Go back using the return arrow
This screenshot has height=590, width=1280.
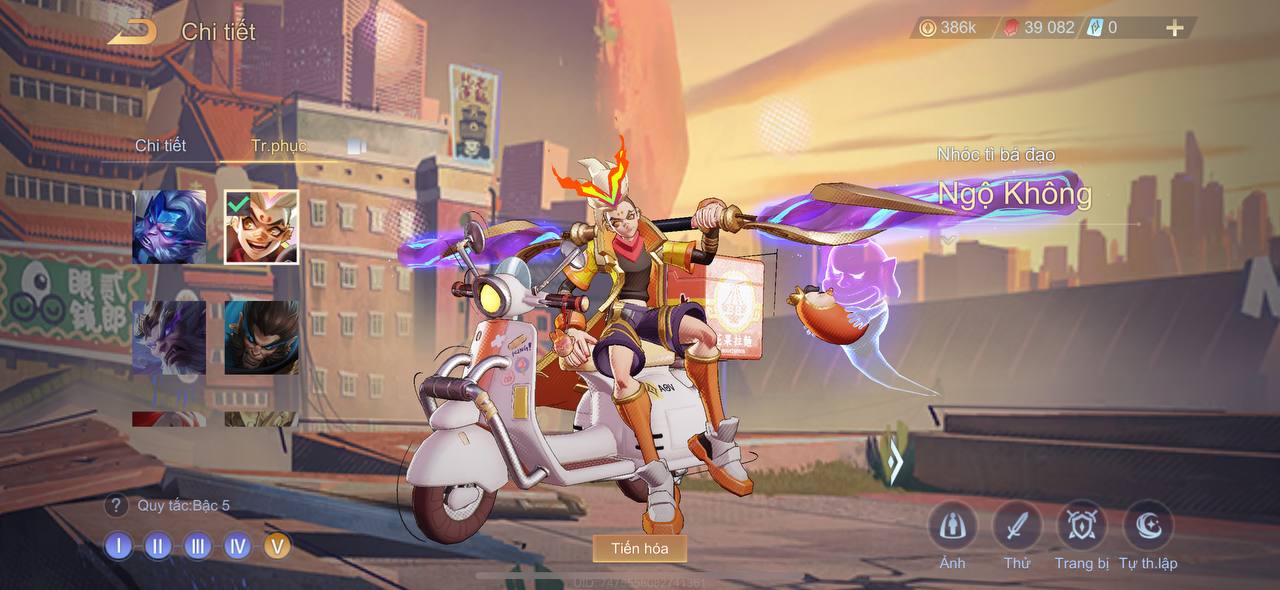pos(132,32)
